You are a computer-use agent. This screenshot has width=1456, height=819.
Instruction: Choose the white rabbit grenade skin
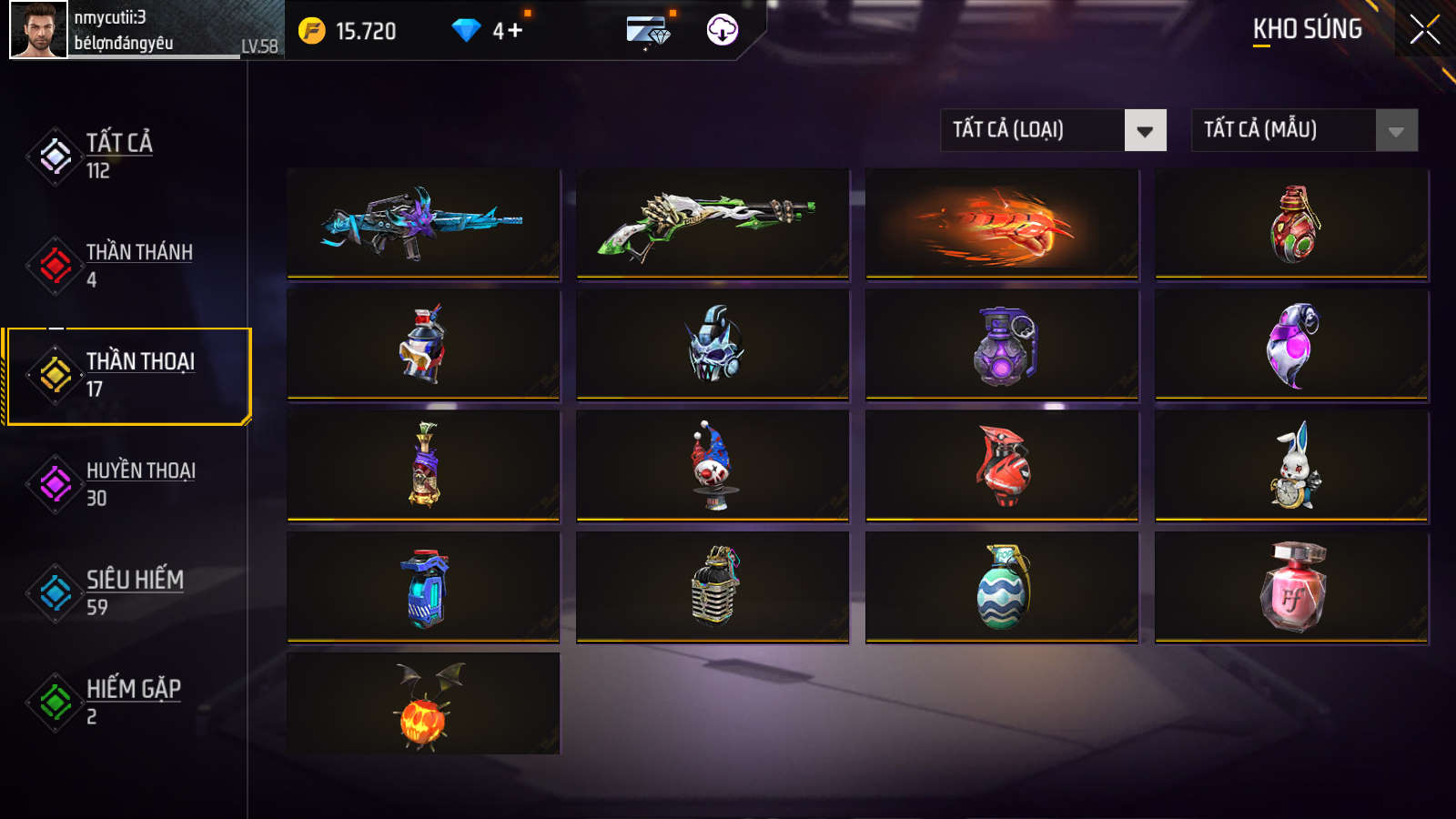click(x=1291, y=466)
